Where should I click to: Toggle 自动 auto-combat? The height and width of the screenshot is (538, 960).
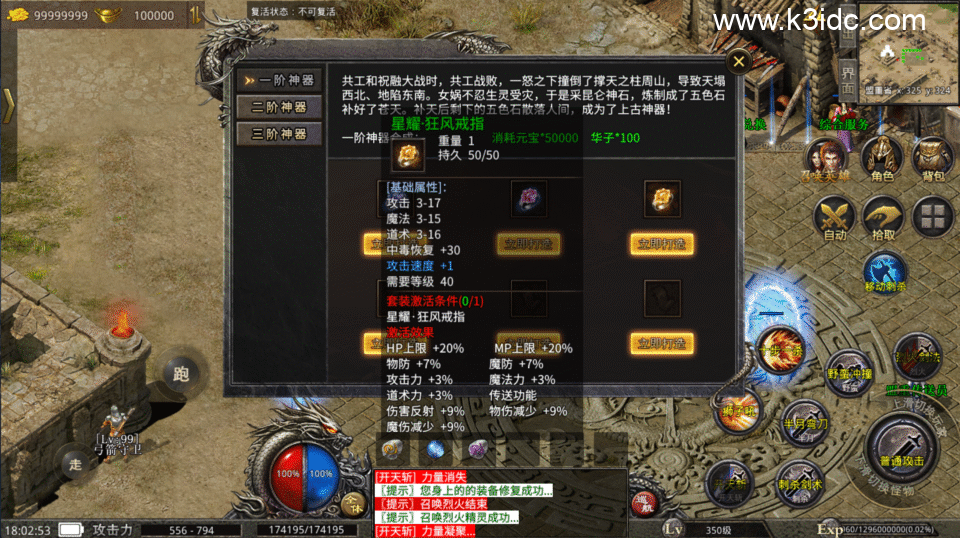(x=833, y=218)
